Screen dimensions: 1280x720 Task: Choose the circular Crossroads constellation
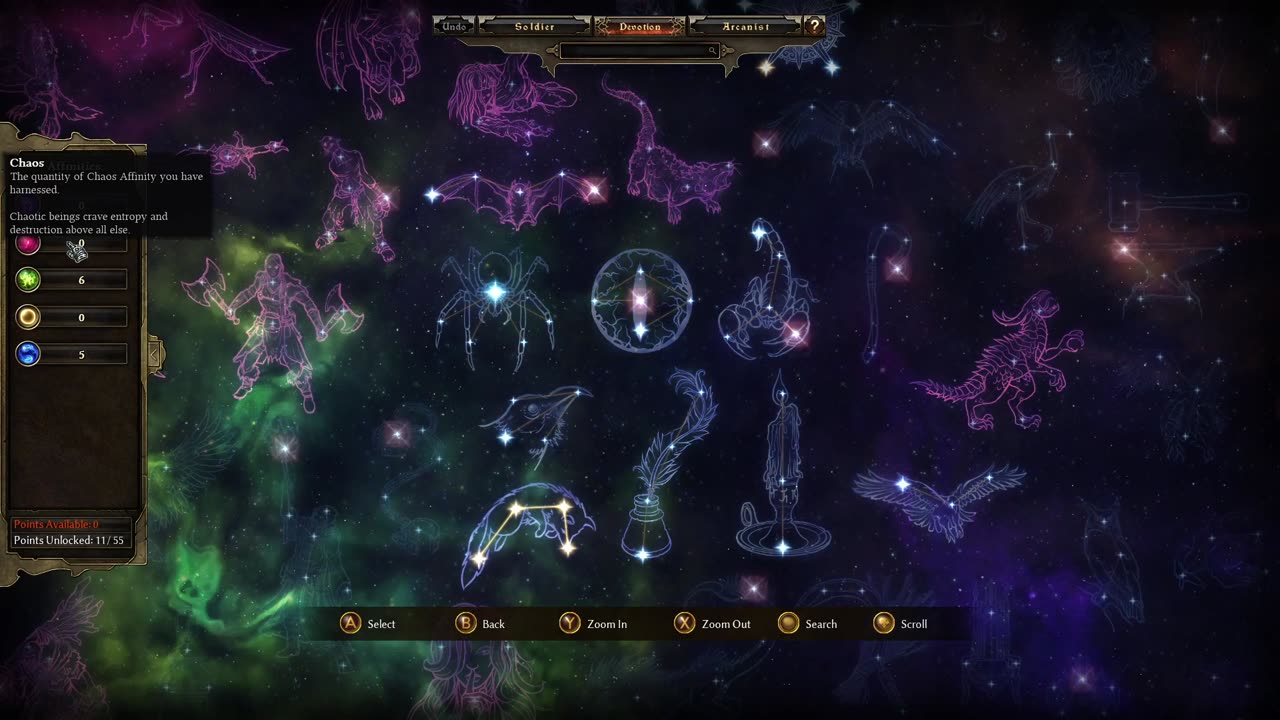click(x=641, y=300)
